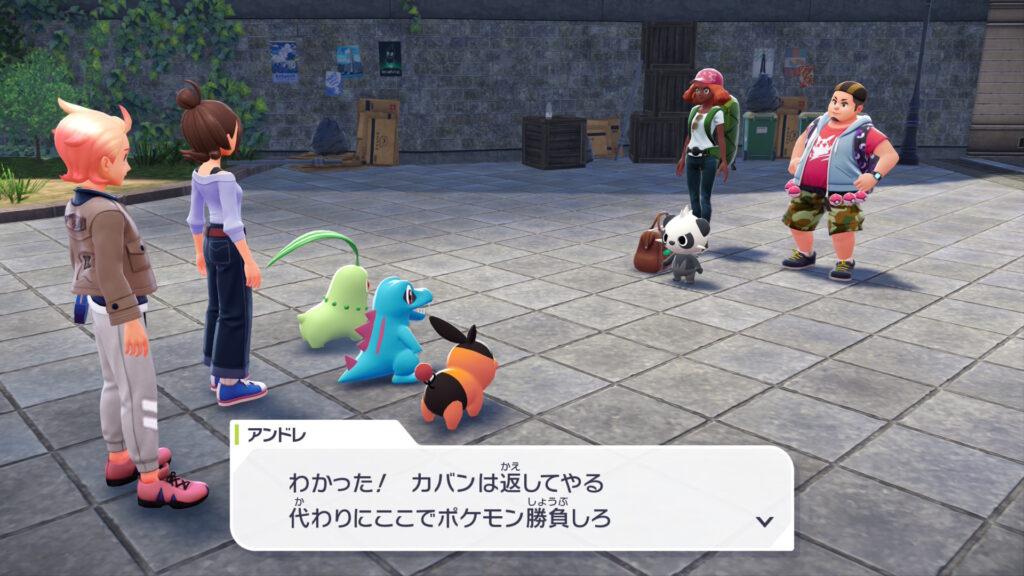This screenshot has height=576, width=1024.
Task: Click the アンドレ dialogue text box
Action: [510, 498]
